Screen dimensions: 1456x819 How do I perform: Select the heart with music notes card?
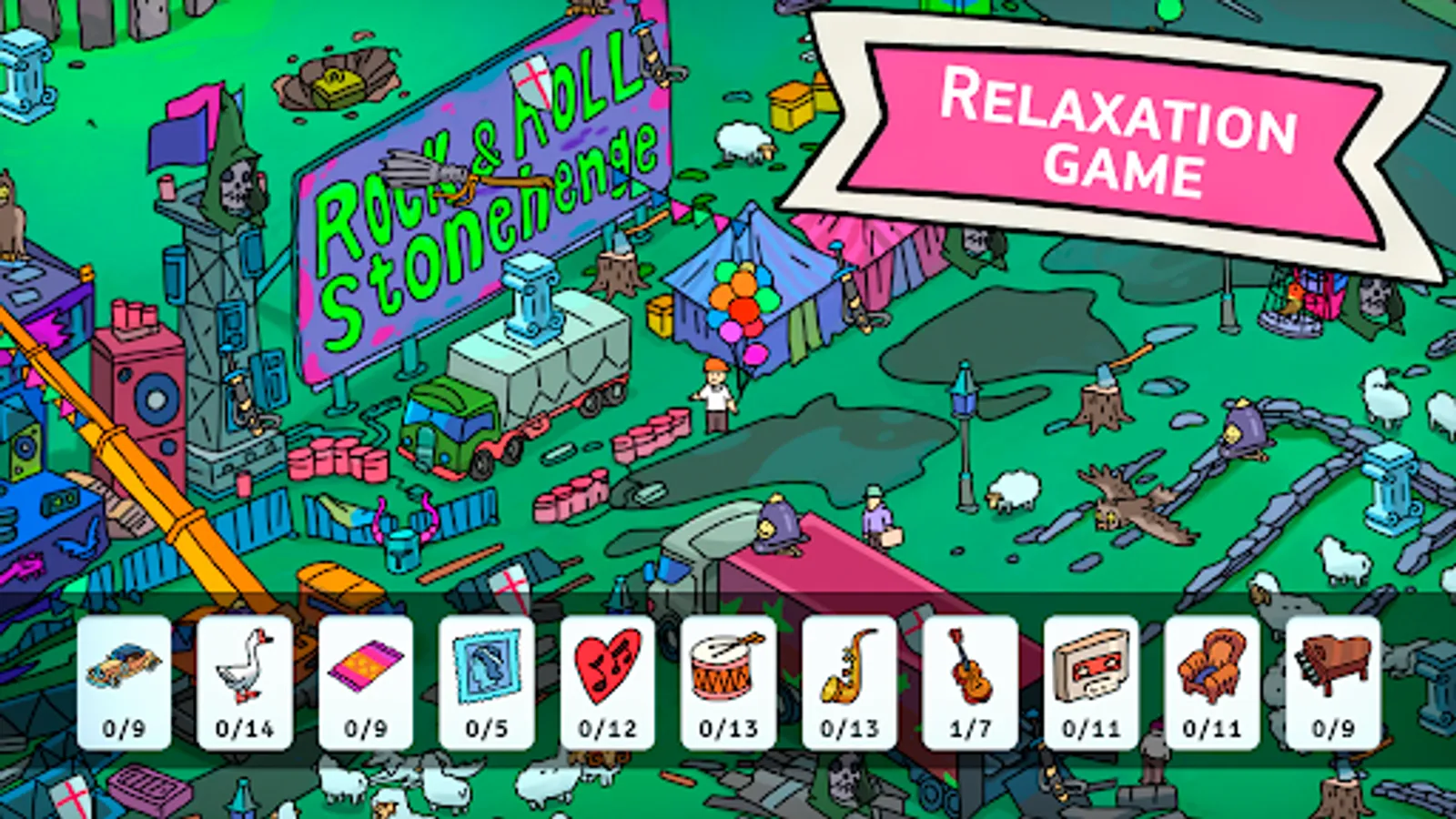coord(608,678)
